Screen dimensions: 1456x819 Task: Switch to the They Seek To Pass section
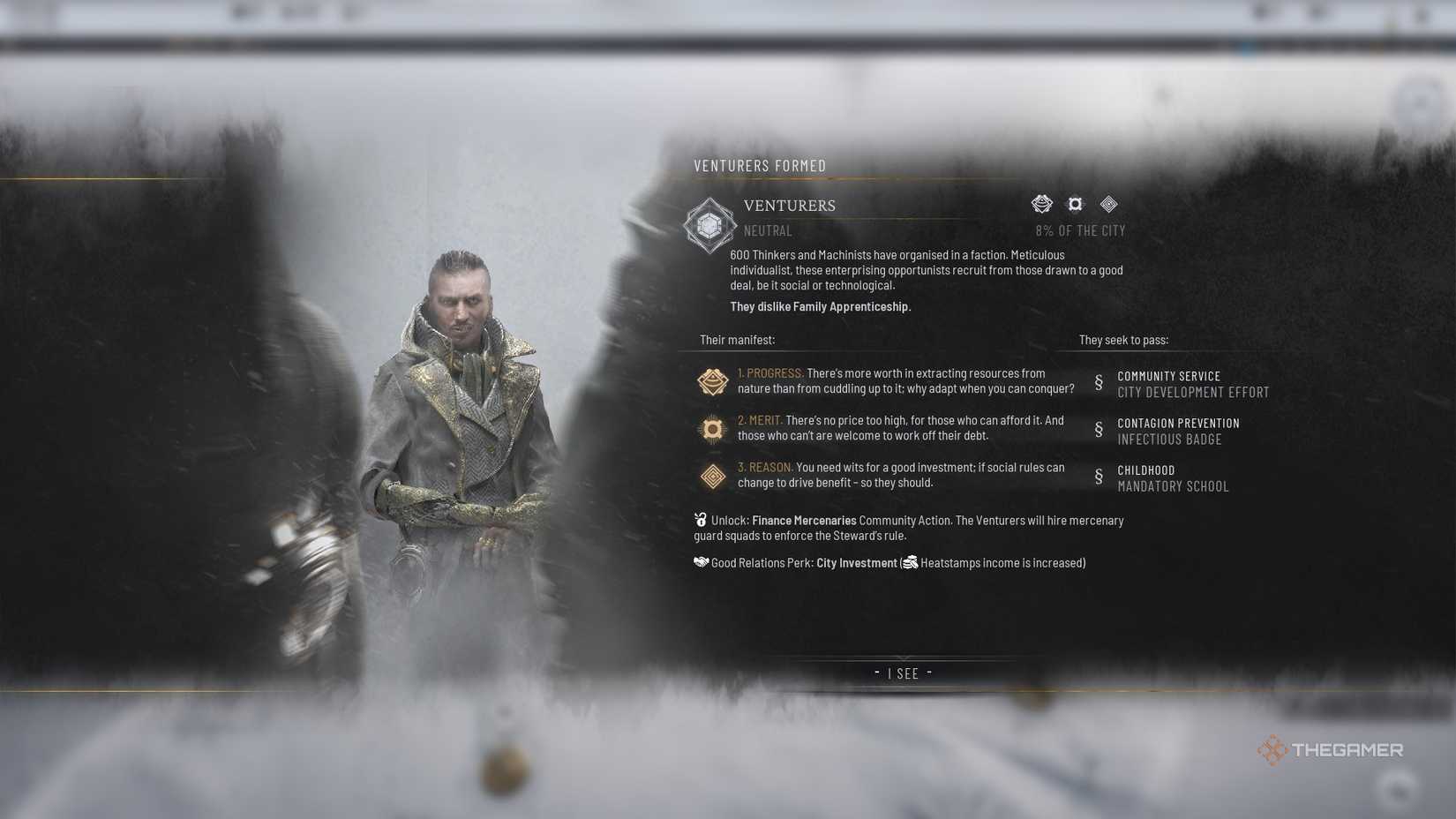[1125, 339]
